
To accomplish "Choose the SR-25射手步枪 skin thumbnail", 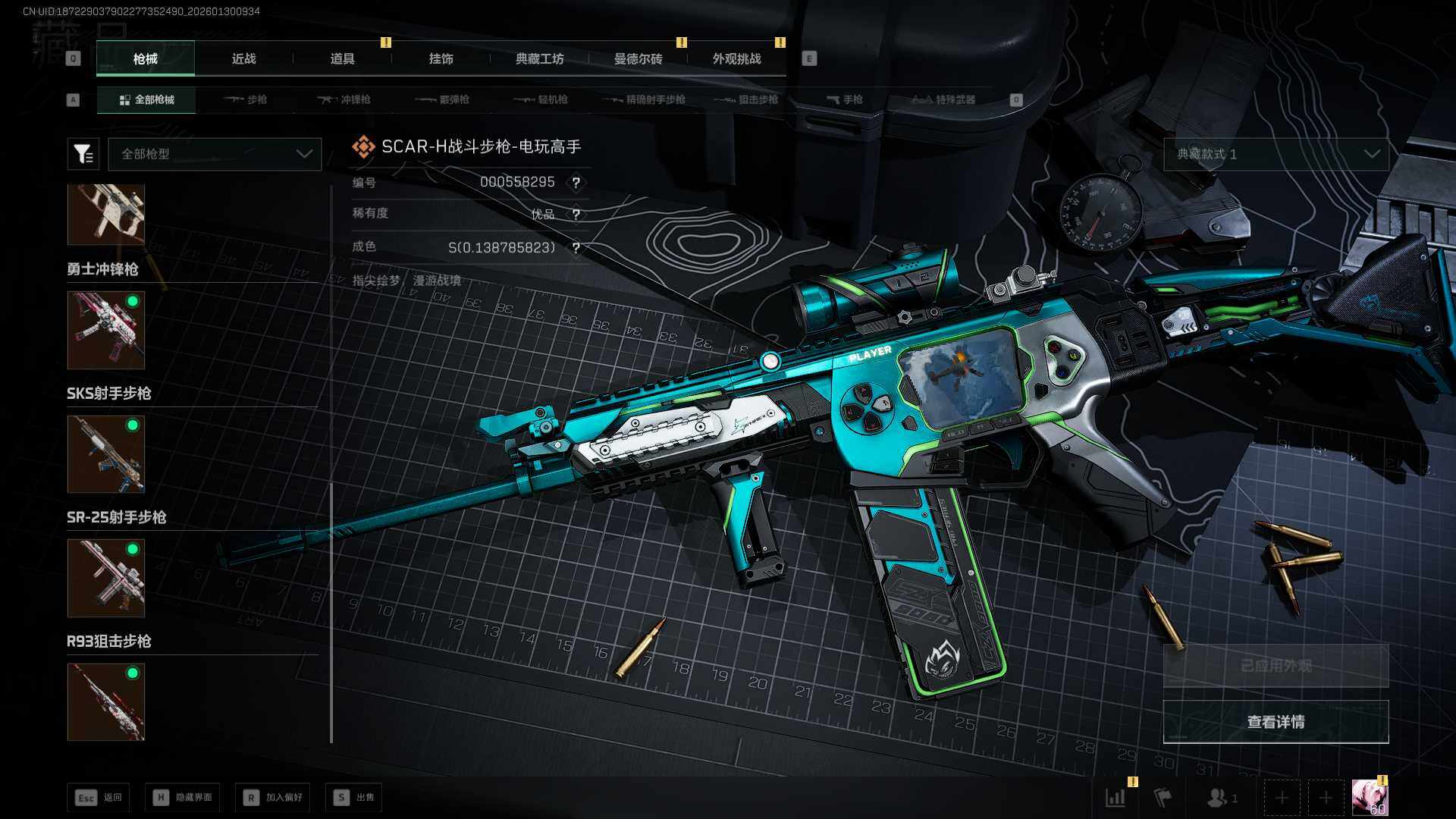I will pyautogui.click(x=106, y=578).
